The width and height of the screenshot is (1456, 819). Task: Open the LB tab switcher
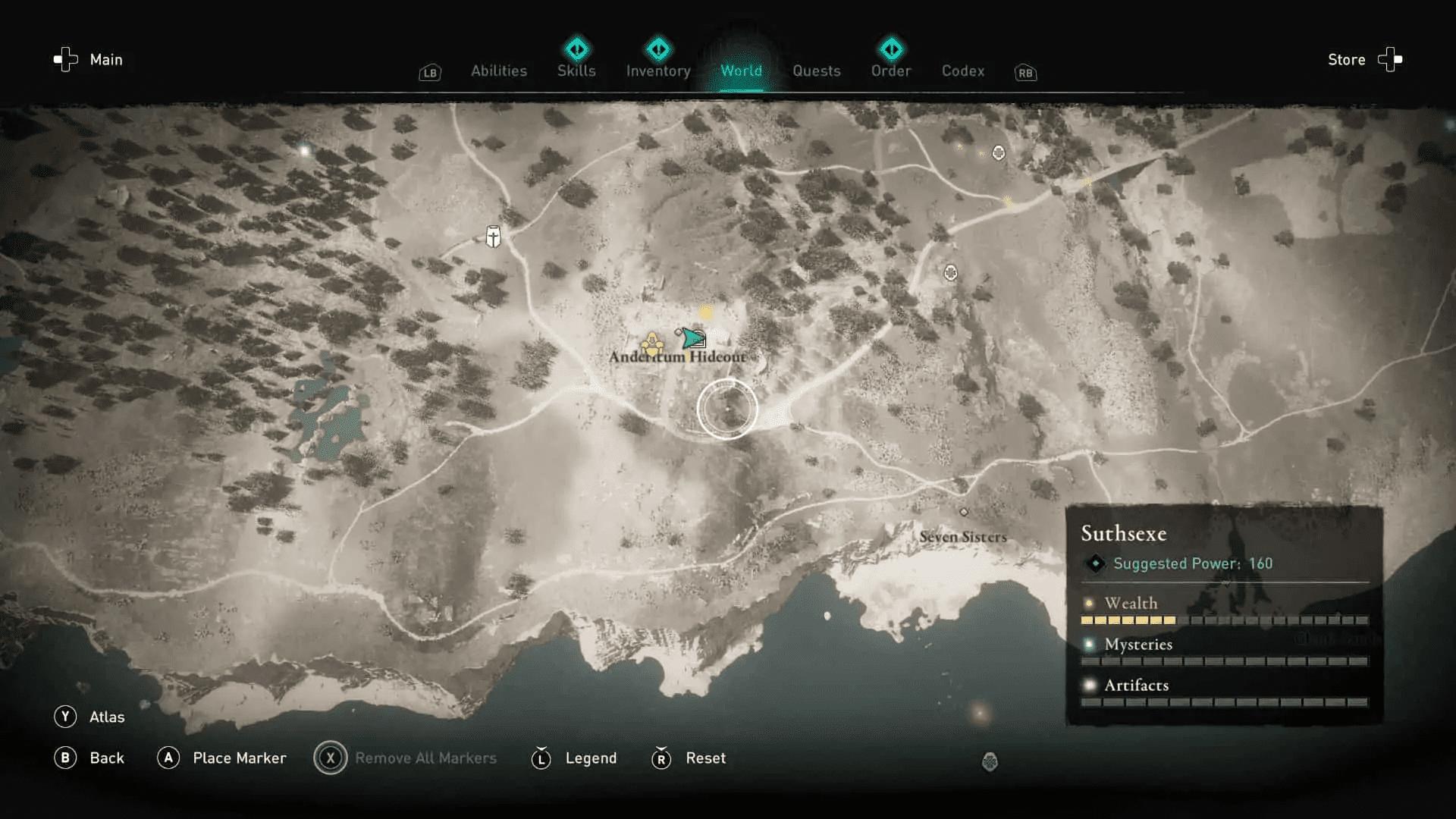point(429,73)
